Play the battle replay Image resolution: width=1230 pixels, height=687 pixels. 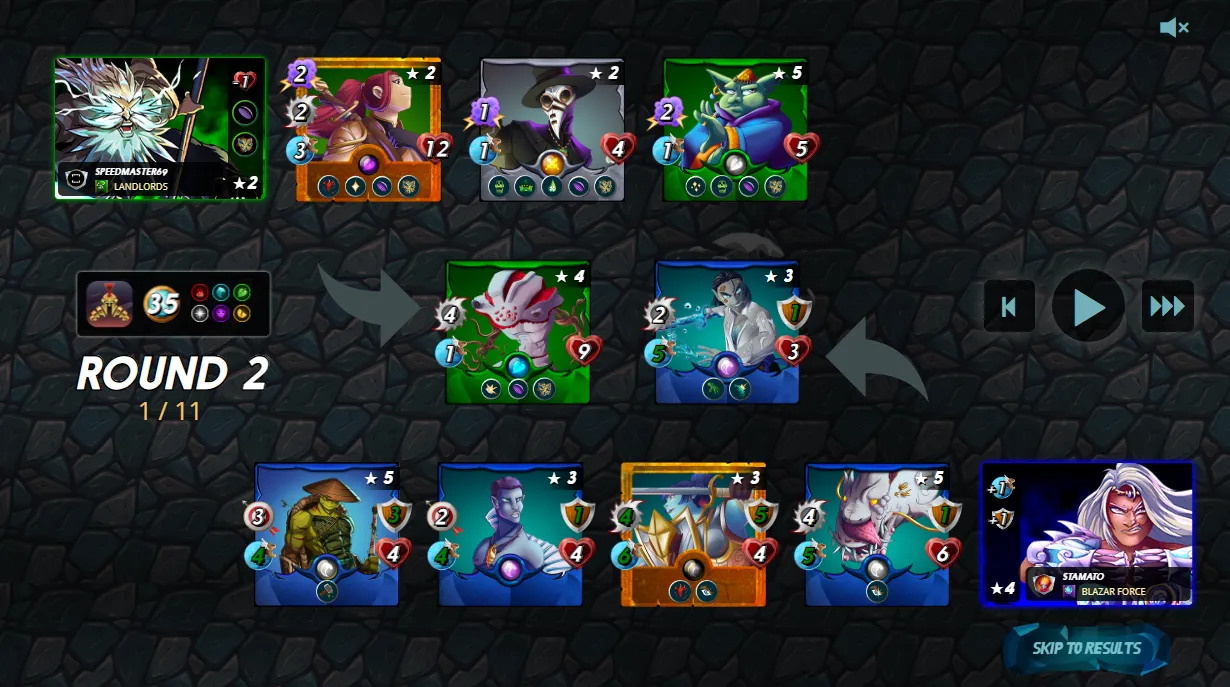1088,306
